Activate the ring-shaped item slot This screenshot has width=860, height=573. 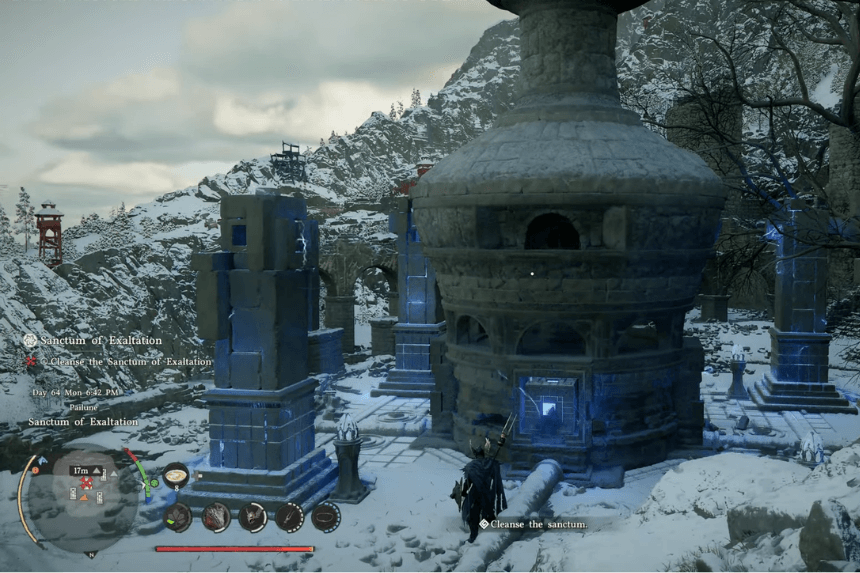[x=325, y=517]
